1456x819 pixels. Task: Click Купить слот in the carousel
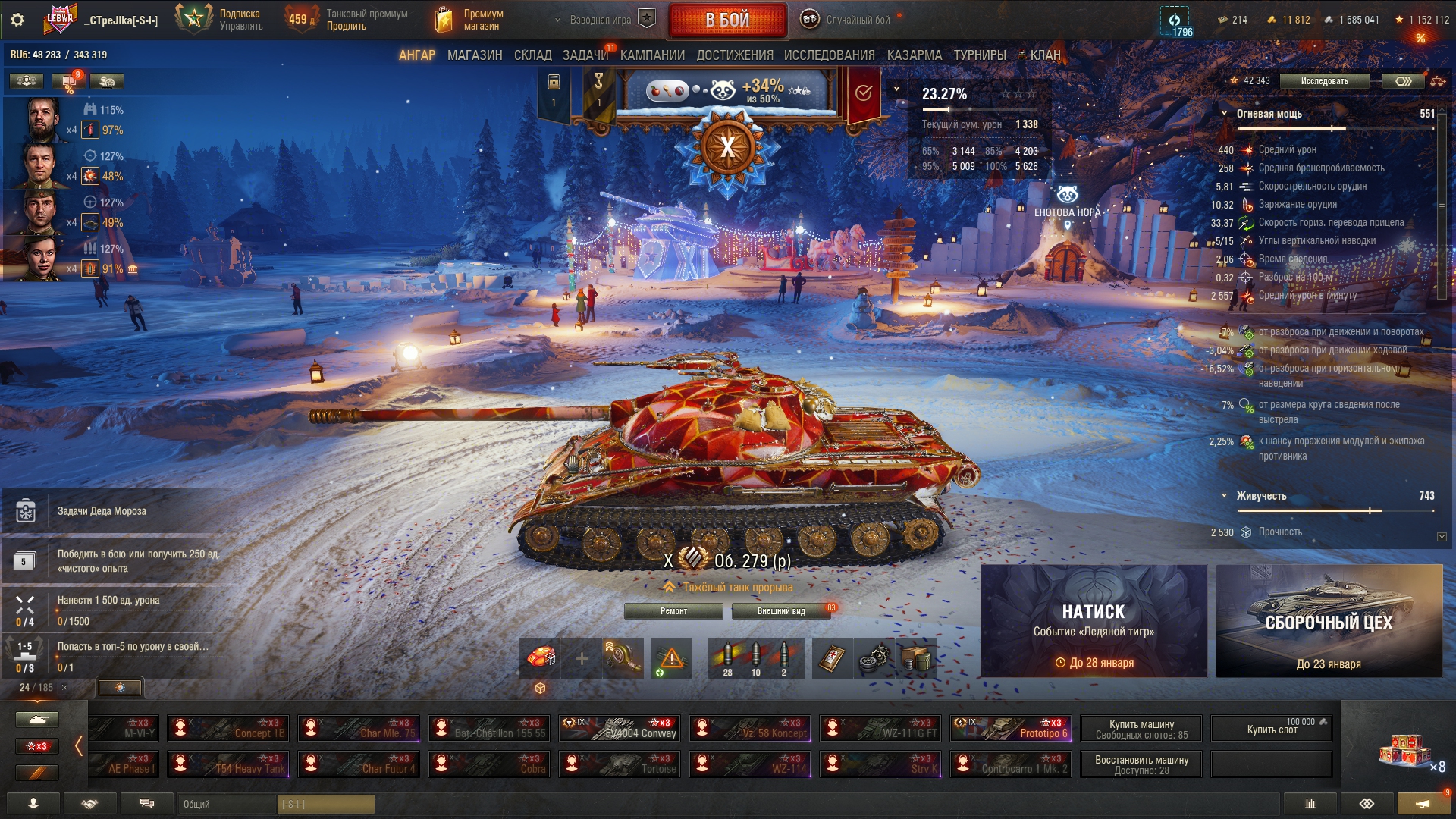[x=1272, y=729]
